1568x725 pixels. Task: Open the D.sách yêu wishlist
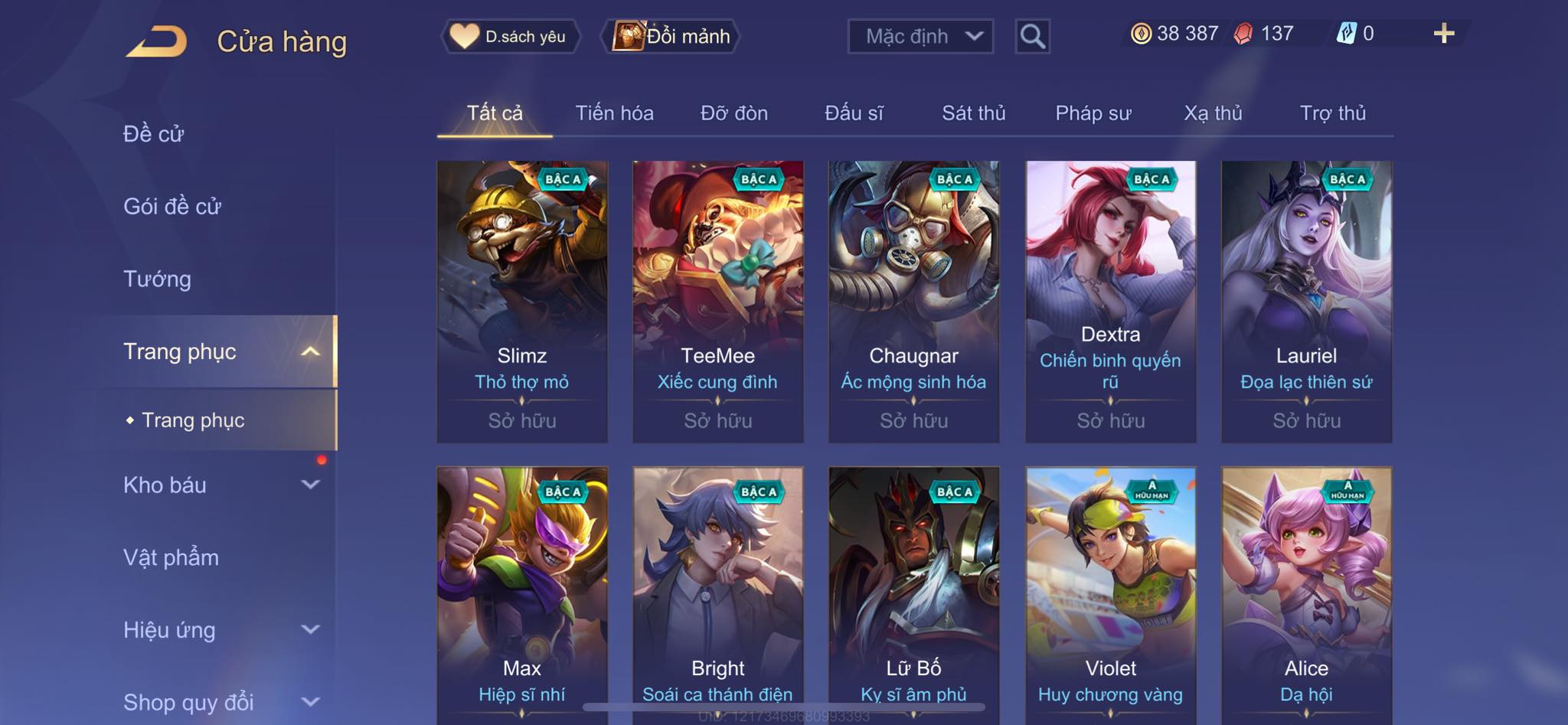[510, 36]
